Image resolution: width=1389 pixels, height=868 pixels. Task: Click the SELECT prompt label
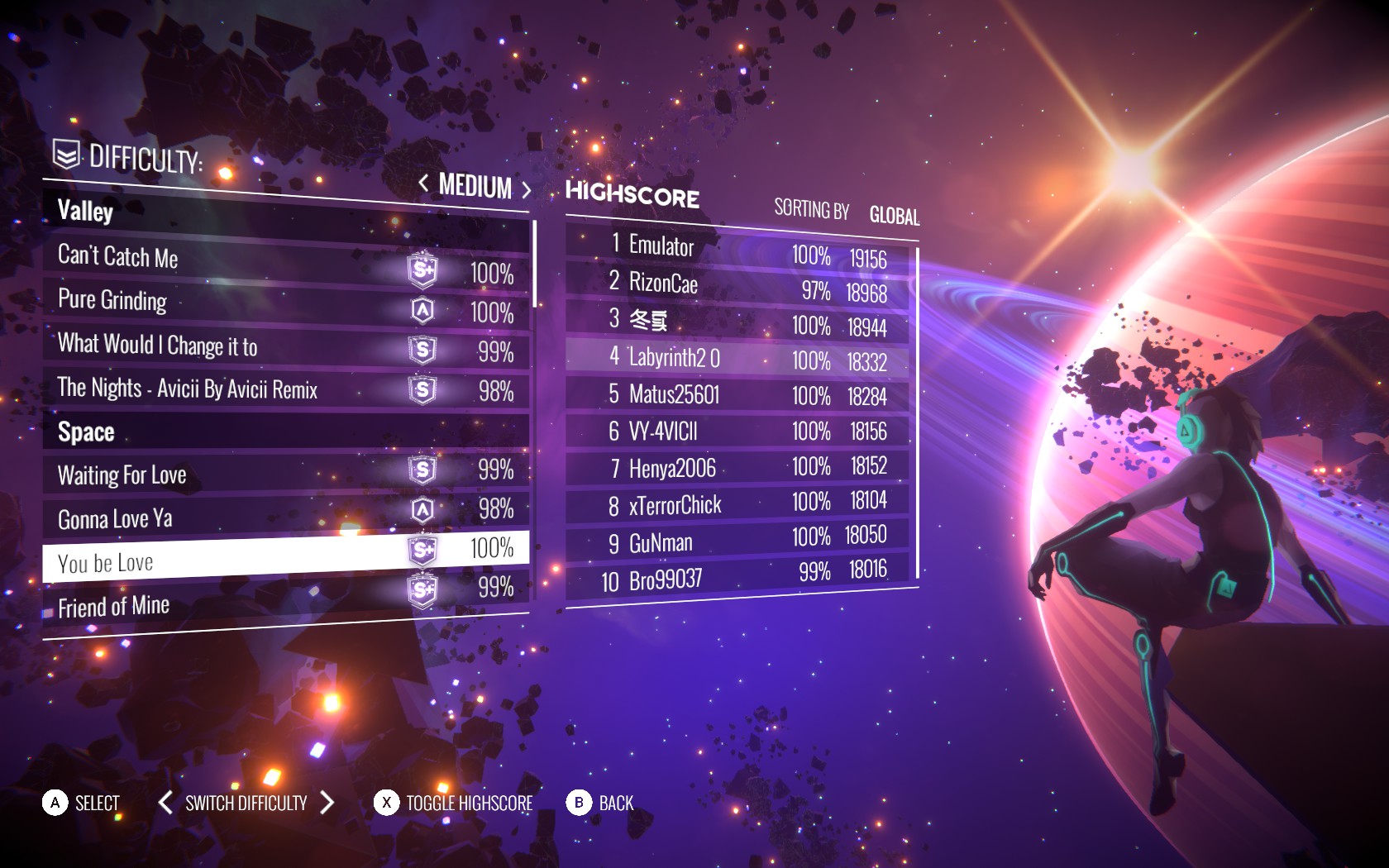(97, 804)
